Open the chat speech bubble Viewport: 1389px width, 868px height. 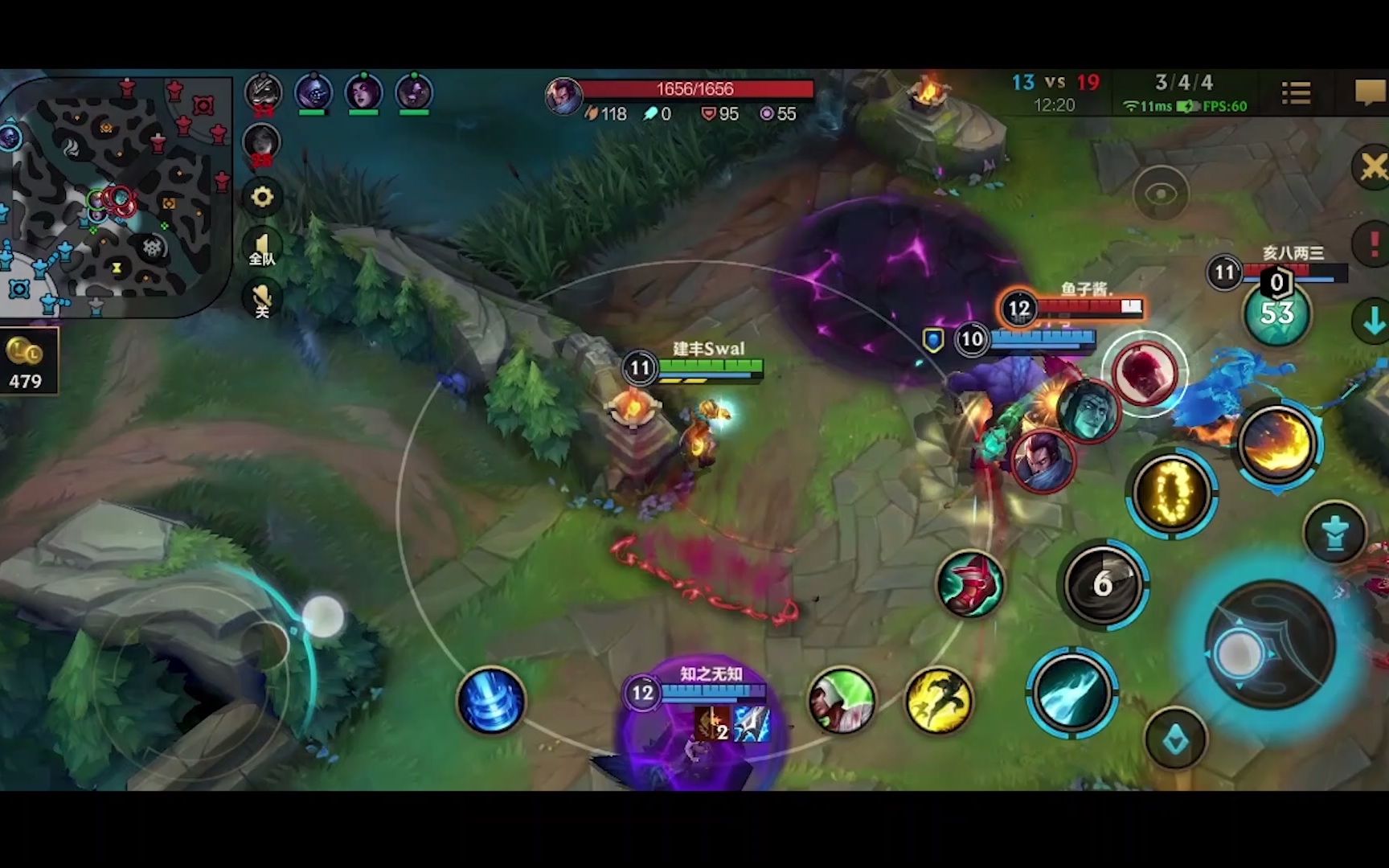coord(1369,93)
